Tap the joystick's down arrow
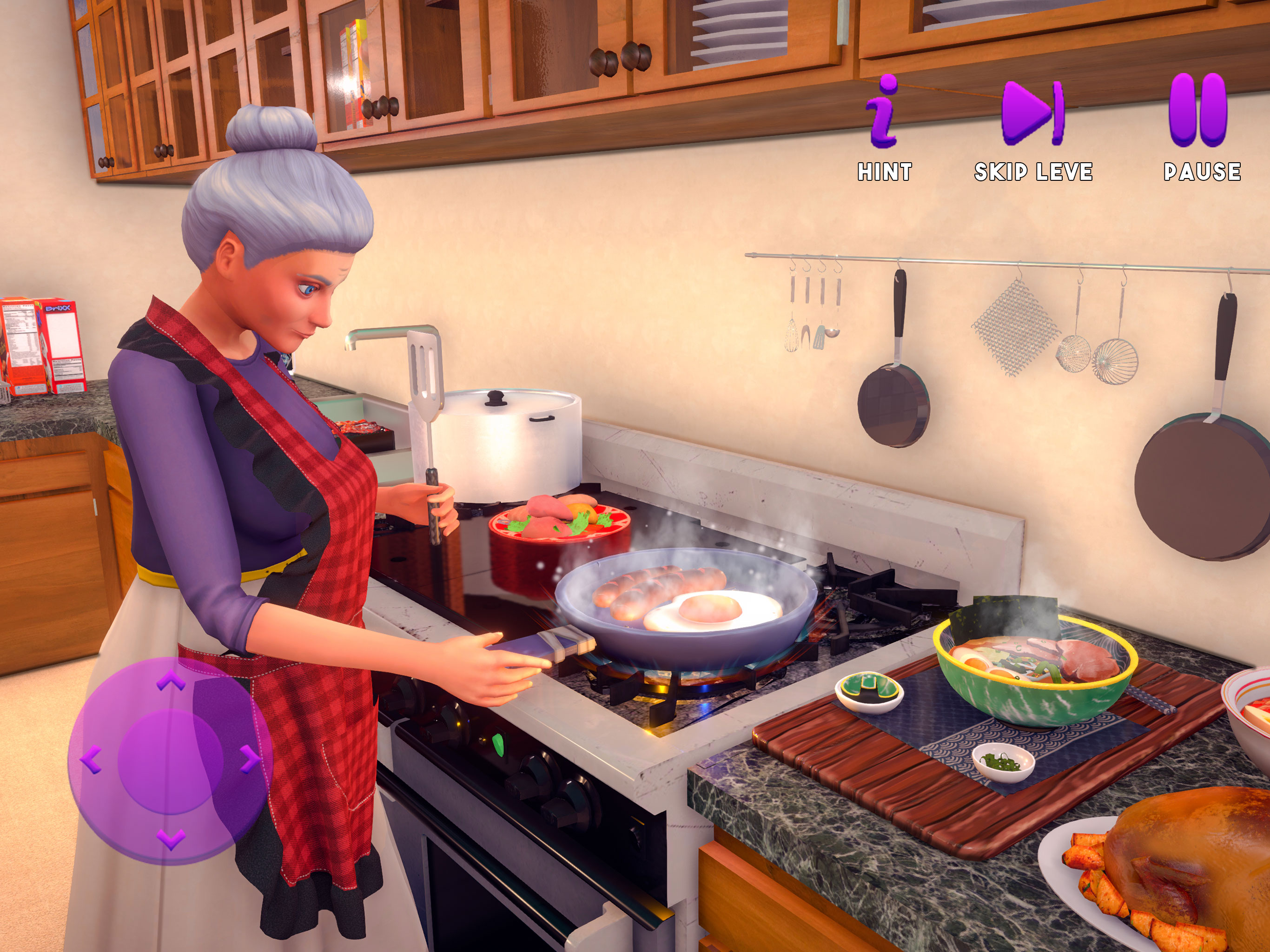This screenshot has height=952, width=1270. point(171,839)
